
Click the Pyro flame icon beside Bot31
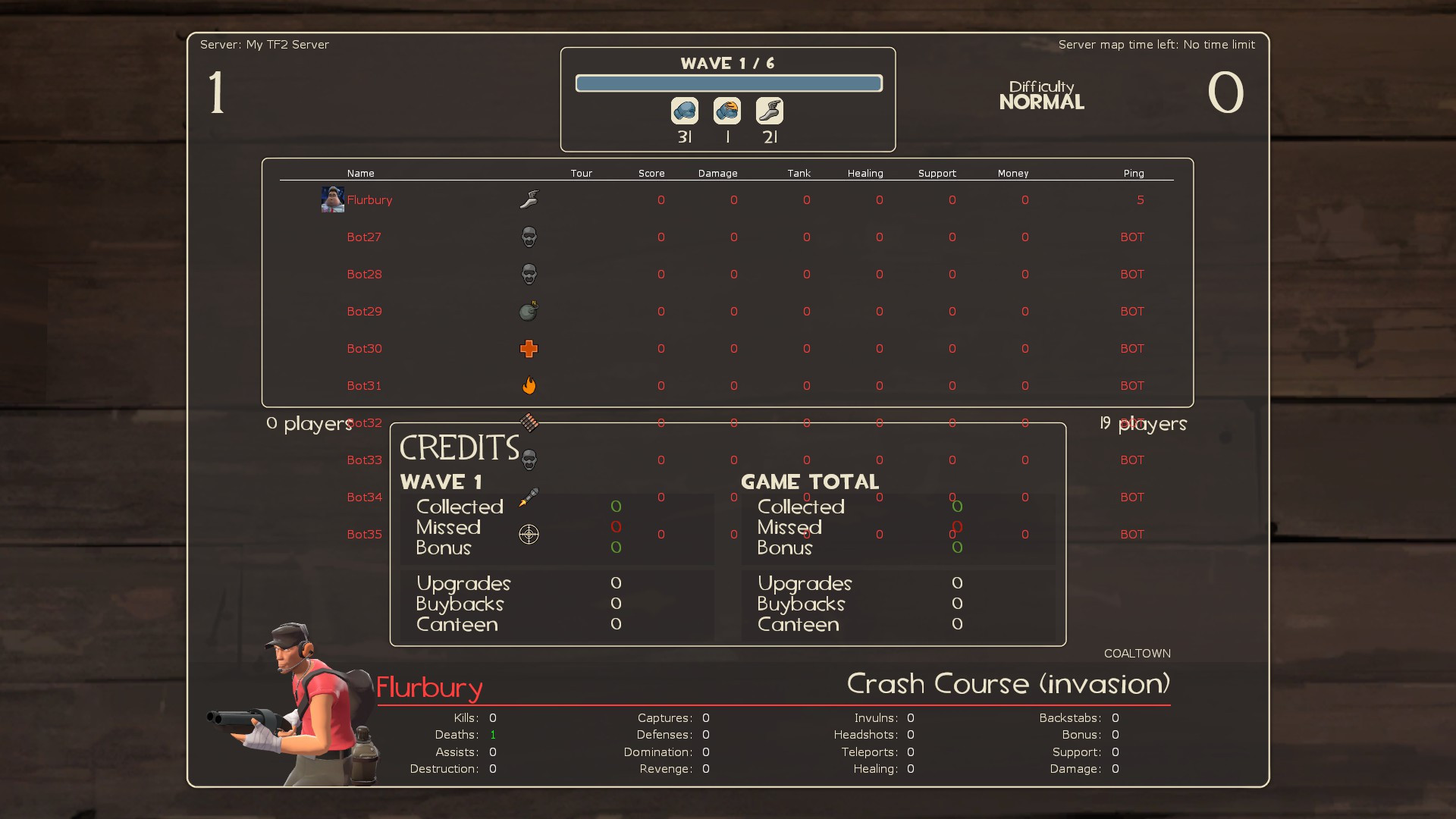pyautogui.click(x=529, y=385)
